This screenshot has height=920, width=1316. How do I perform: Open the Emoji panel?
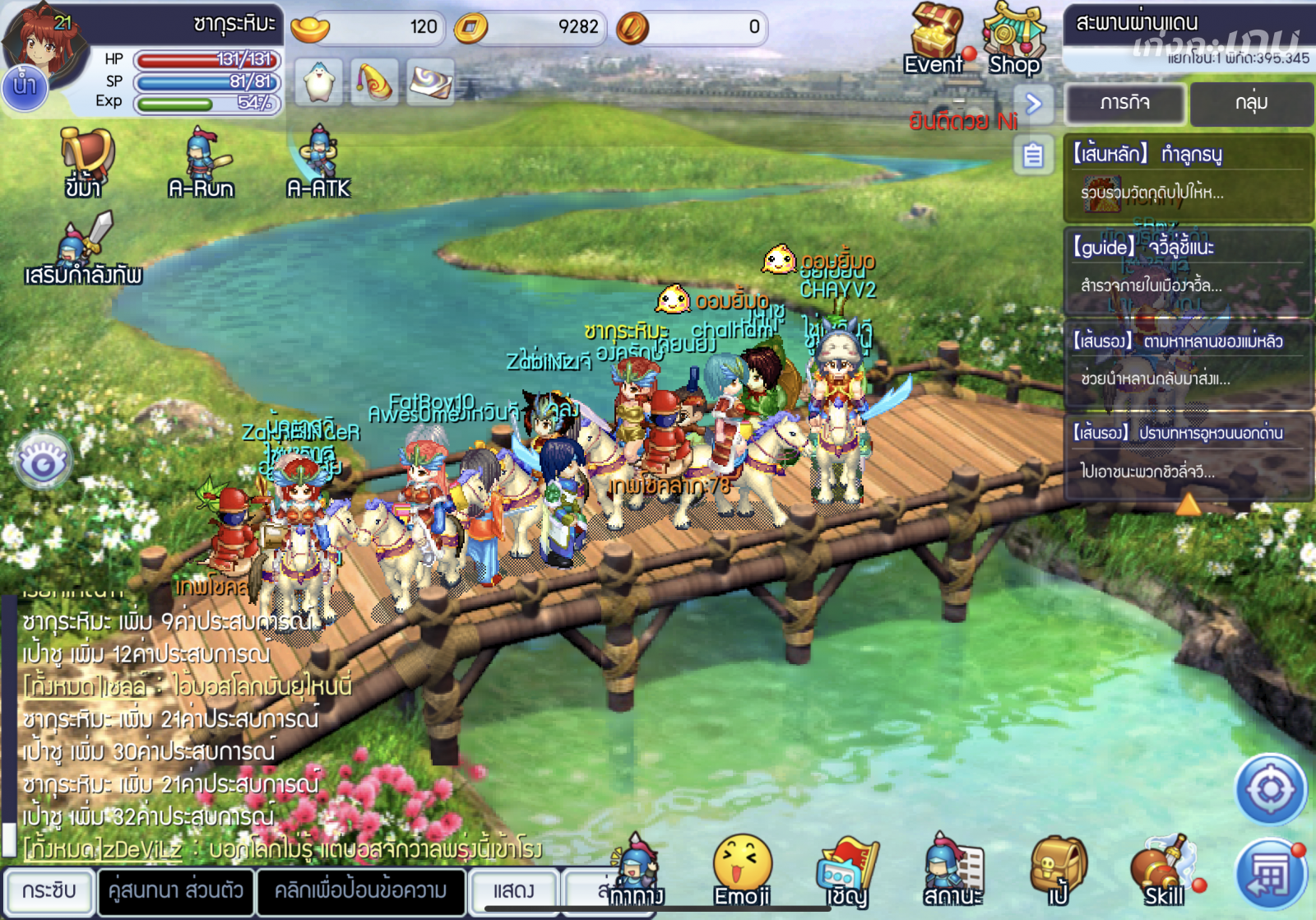pyautogui.click(x=742, y=868)
